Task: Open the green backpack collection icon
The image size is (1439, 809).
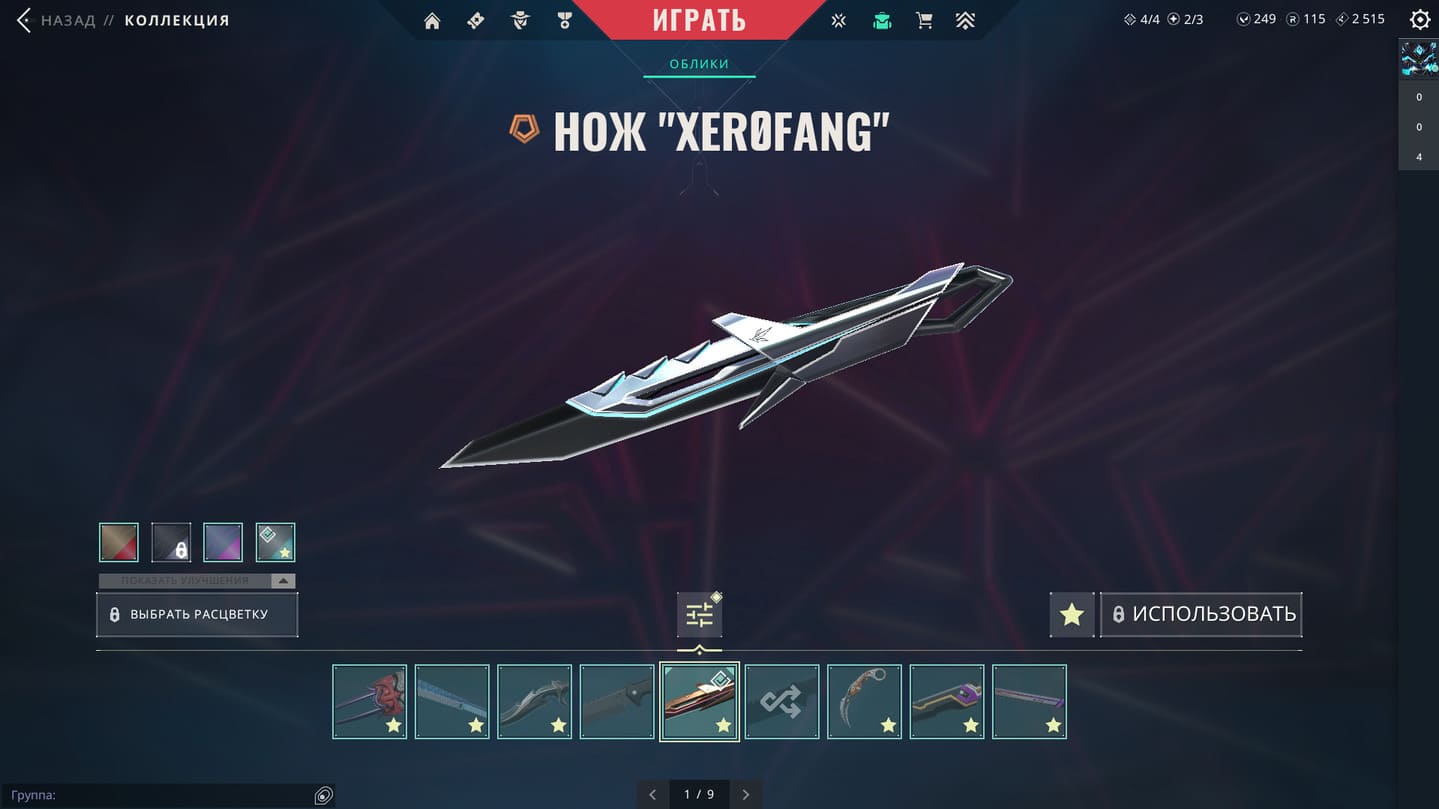Action: click(881, 21)
